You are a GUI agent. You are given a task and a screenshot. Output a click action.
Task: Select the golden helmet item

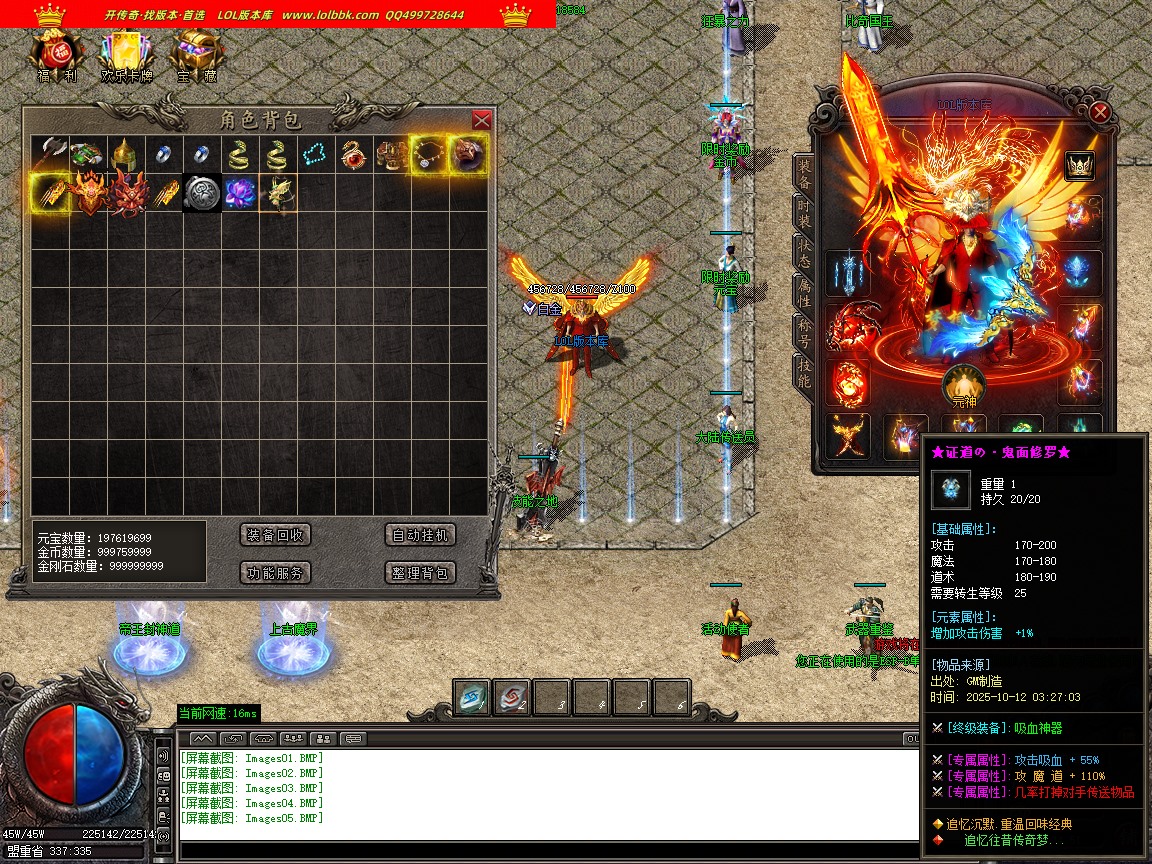(124, 154)
